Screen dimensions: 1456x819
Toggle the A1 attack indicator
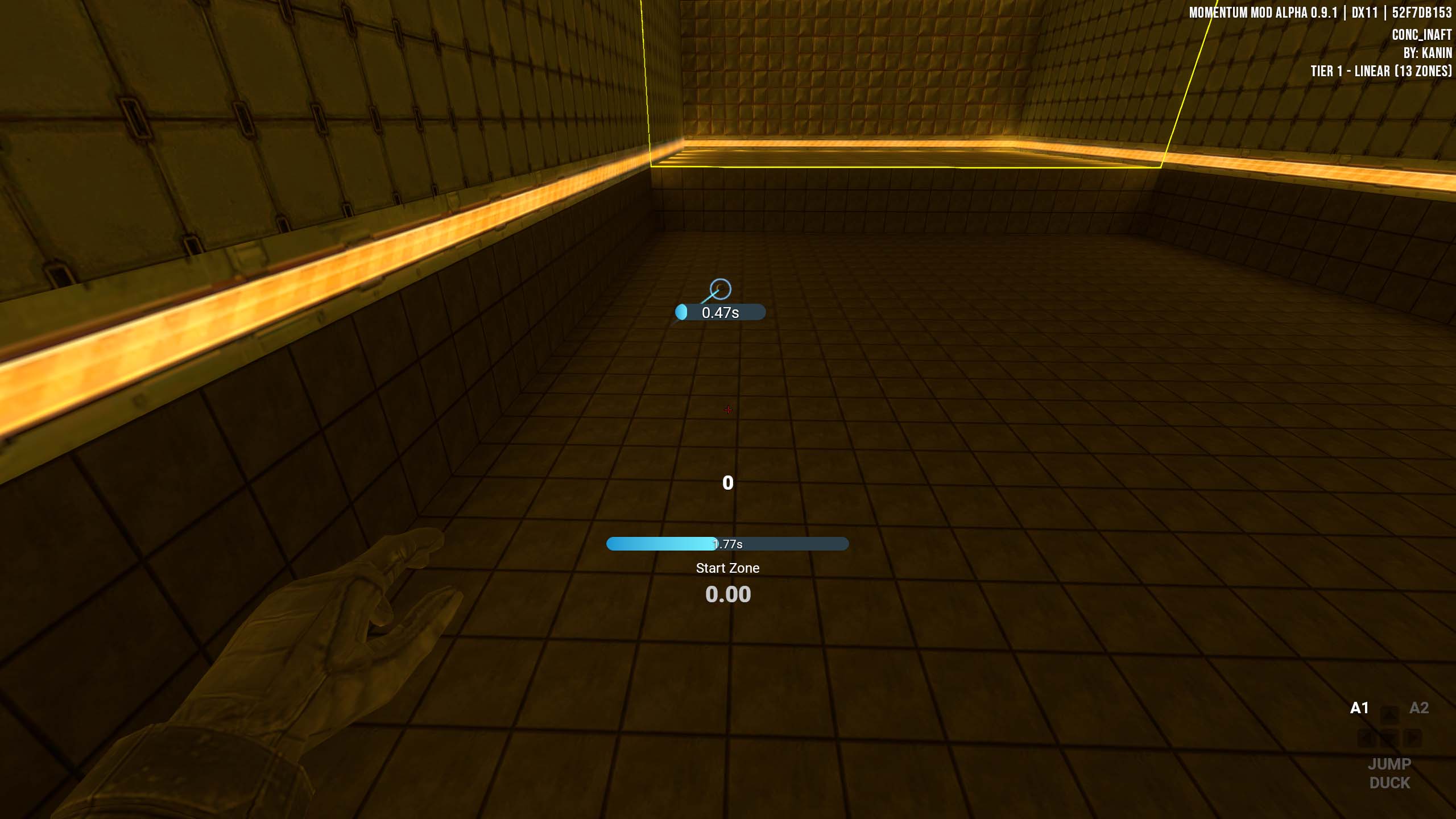pos(1359,707)
